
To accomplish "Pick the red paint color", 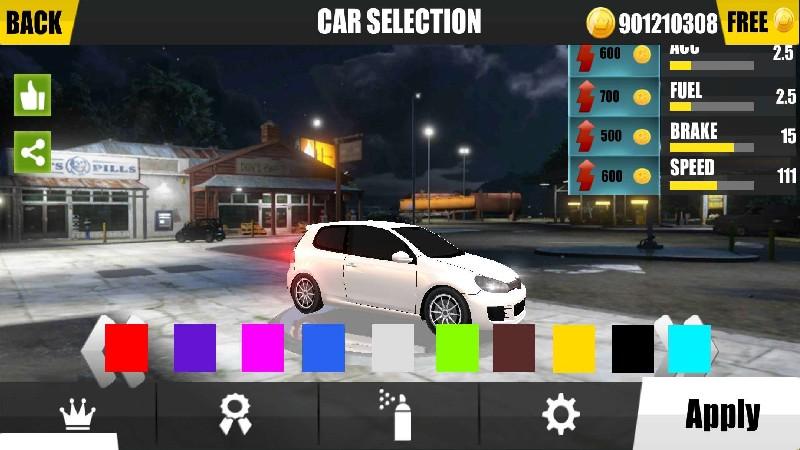I will coord(126,348).
